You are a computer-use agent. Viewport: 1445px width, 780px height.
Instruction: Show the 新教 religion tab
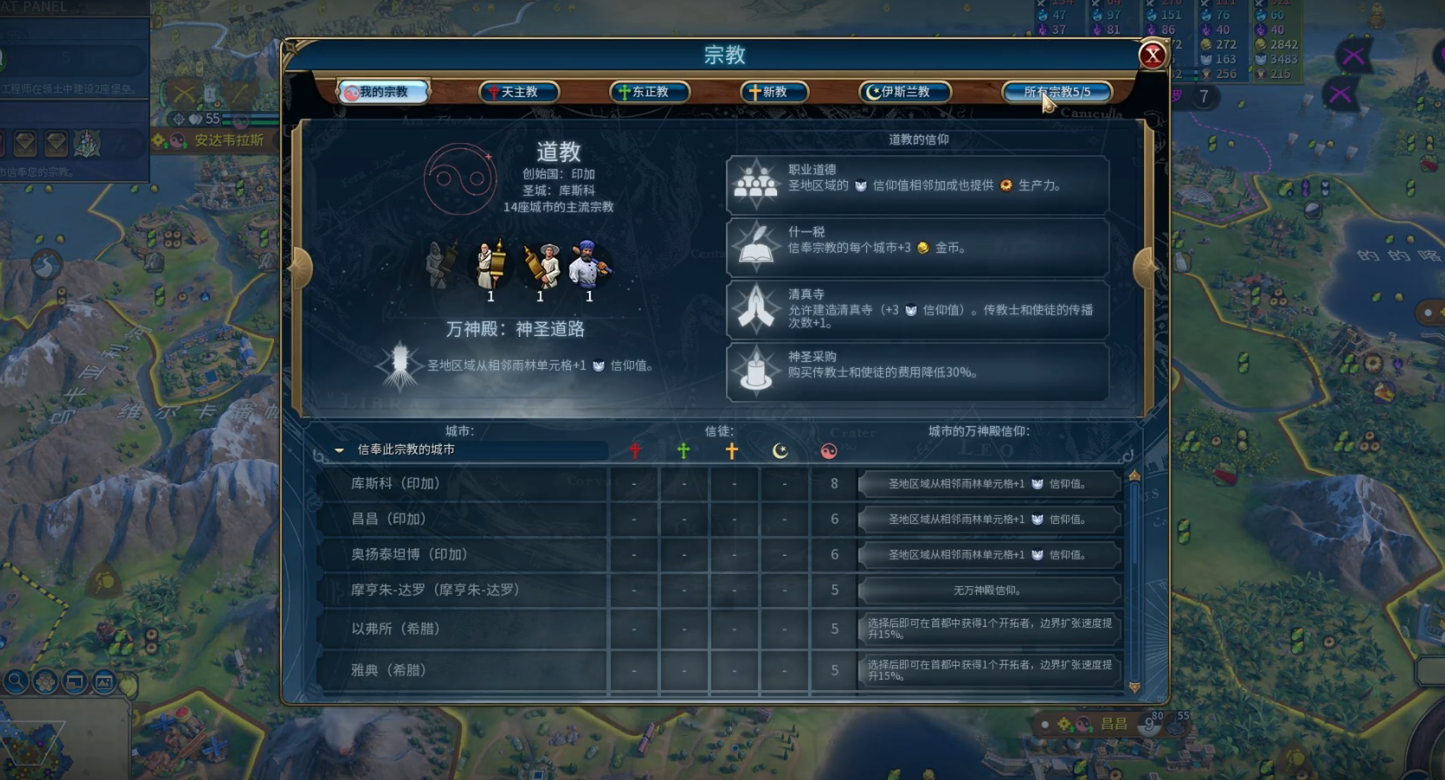[773, 92]
